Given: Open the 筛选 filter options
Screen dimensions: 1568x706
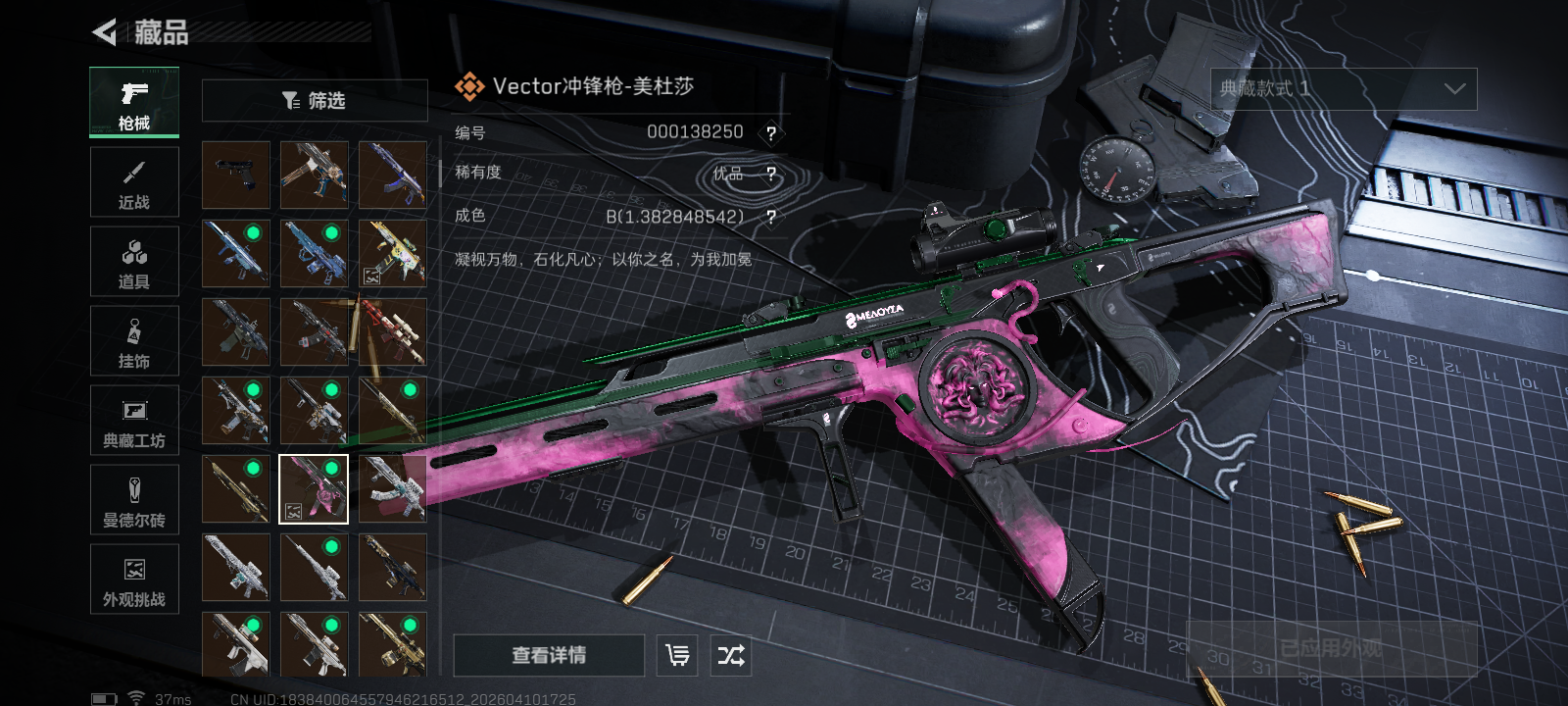Looking at the screenshot, I should tap(315, 101).
